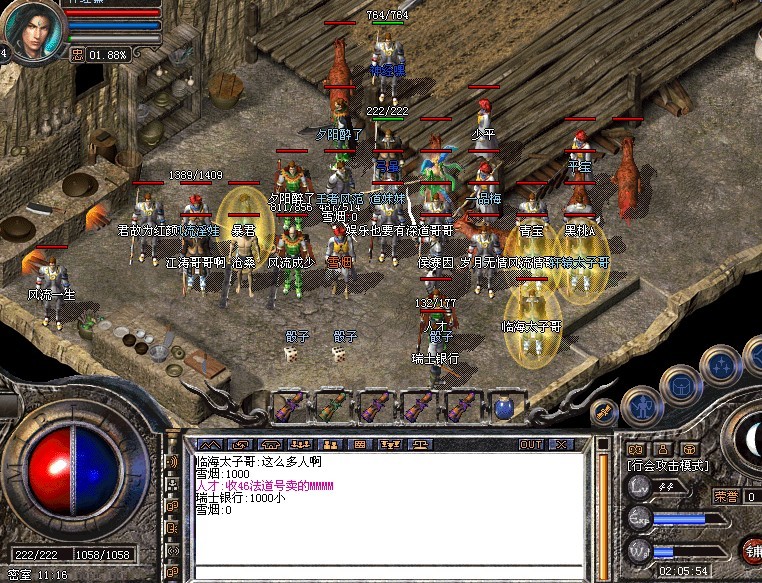The width and height of the screenshot is (762, 583).
Task: Open the bag with the chest icon button
Action: click(682, 382)
